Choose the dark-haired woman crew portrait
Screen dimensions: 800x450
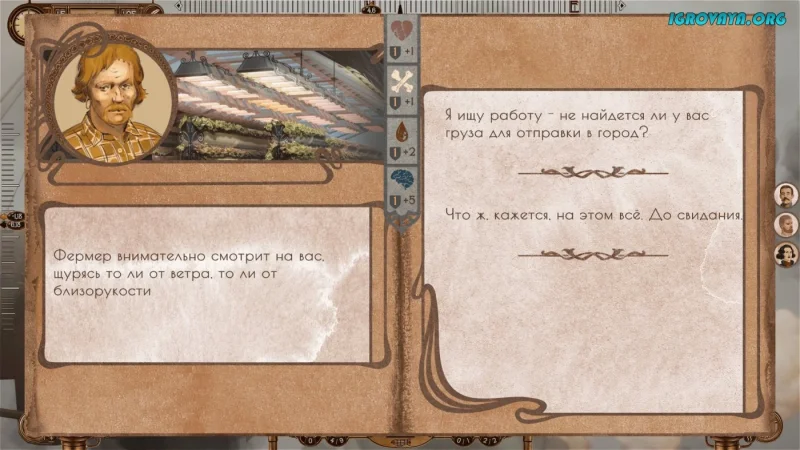[x=786, y=255]
